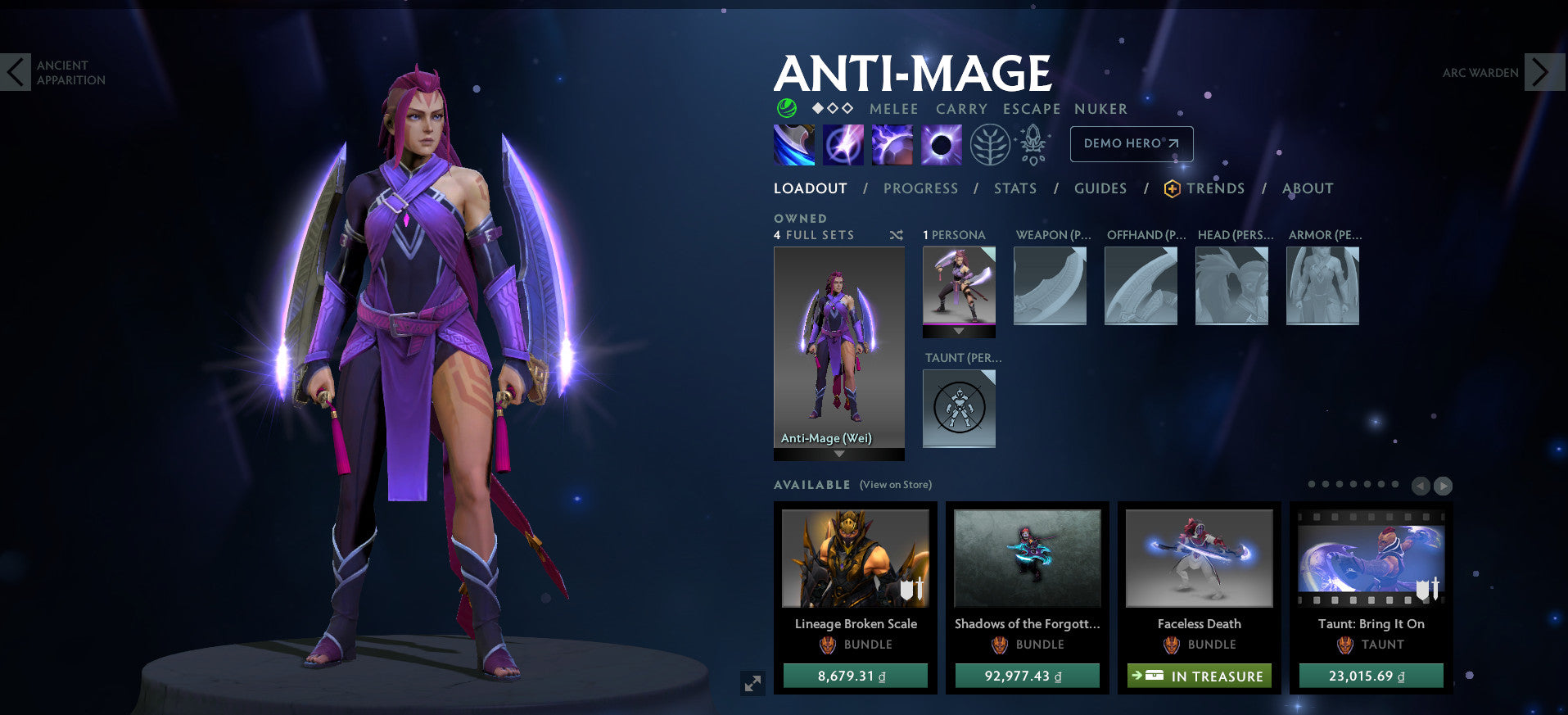Viewport: 1568px width, 715px height.
Task: Open the TRENDS tab
Action: pyautogui.click(x=1215, y=188)
